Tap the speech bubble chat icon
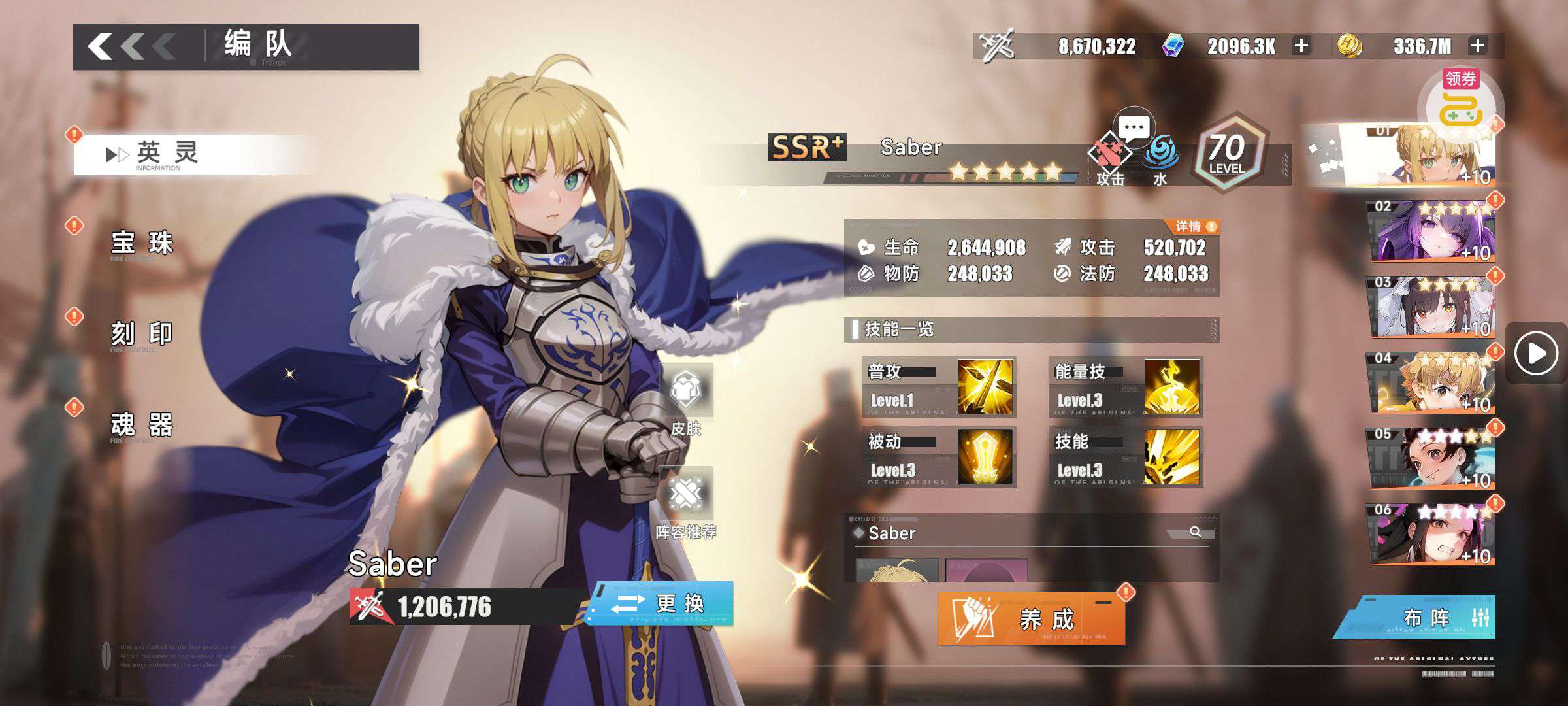The height and width of the screenshot is (706, 1568). click(x=1134, y=127)
